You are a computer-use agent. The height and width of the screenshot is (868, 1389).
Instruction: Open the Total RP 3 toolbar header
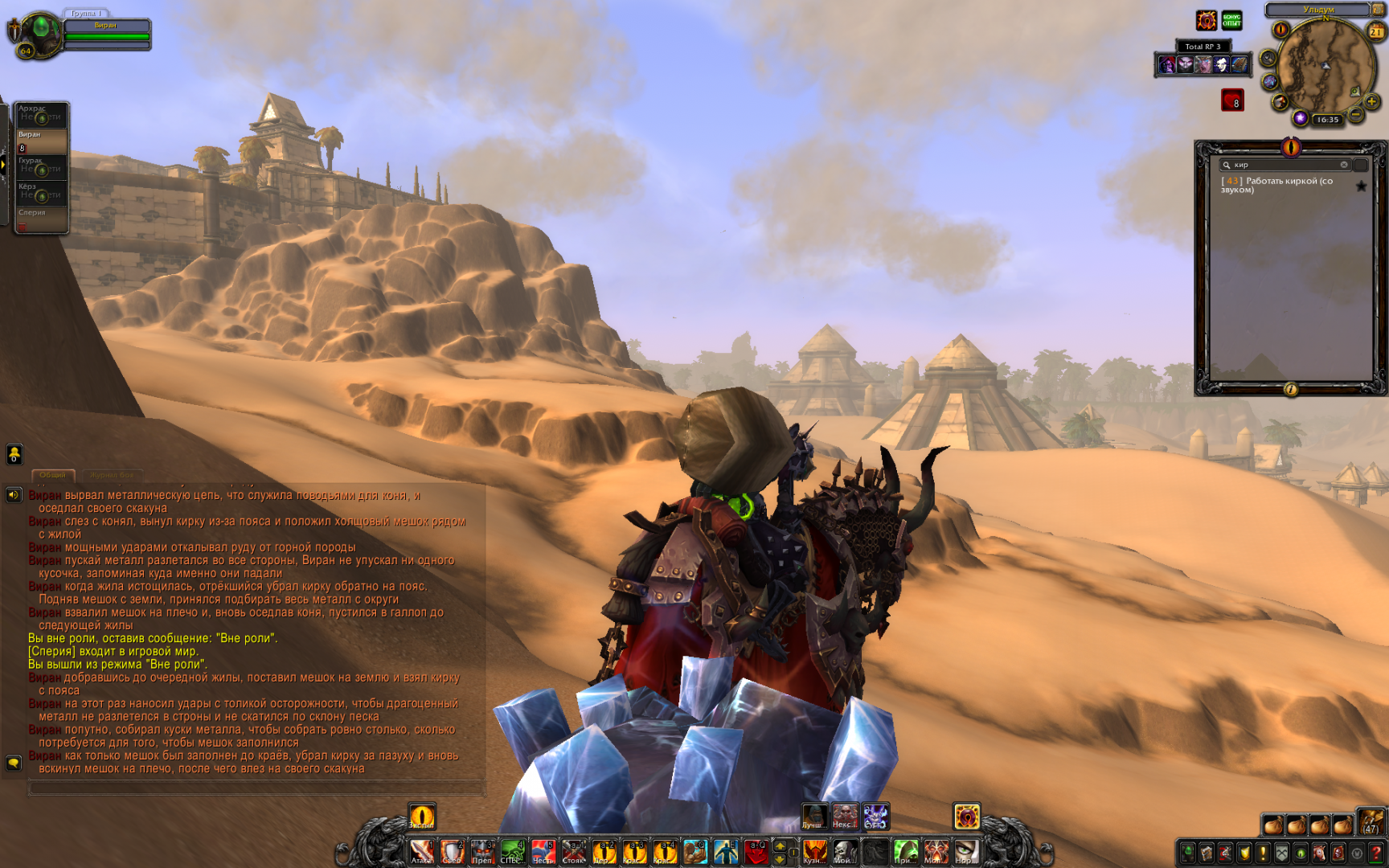pyautogui.click(x=1203, y=47)
